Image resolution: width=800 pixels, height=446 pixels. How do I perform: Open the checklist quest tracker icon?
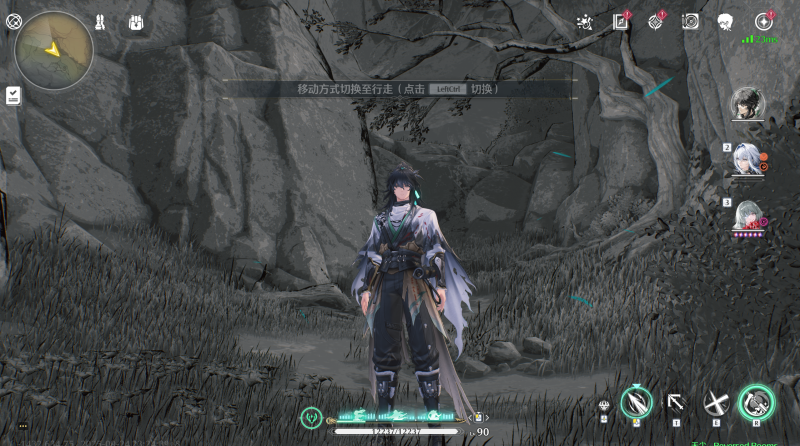tap(13, 94)
